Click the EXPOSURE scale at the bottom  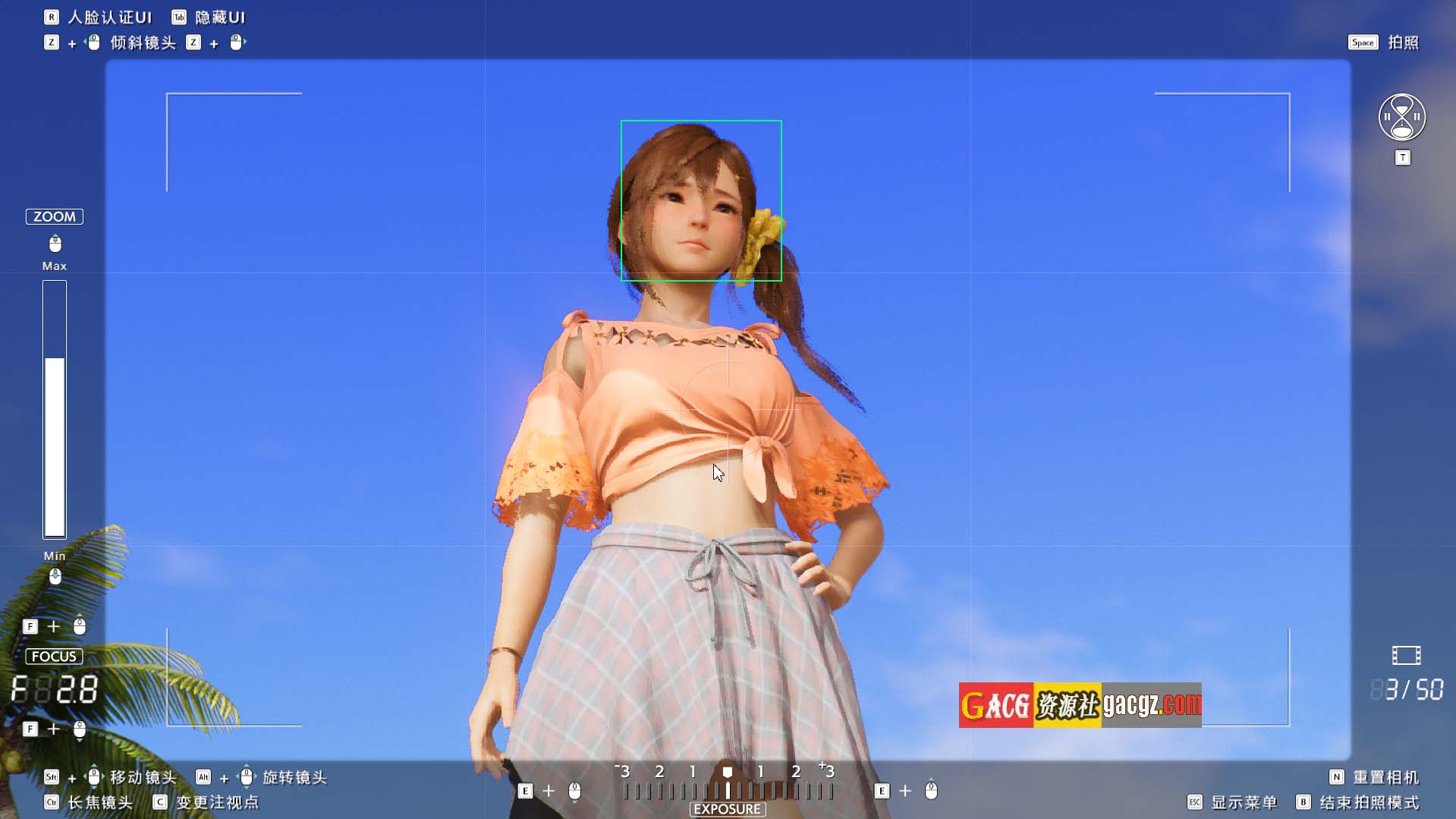click(x=727, y=791)
